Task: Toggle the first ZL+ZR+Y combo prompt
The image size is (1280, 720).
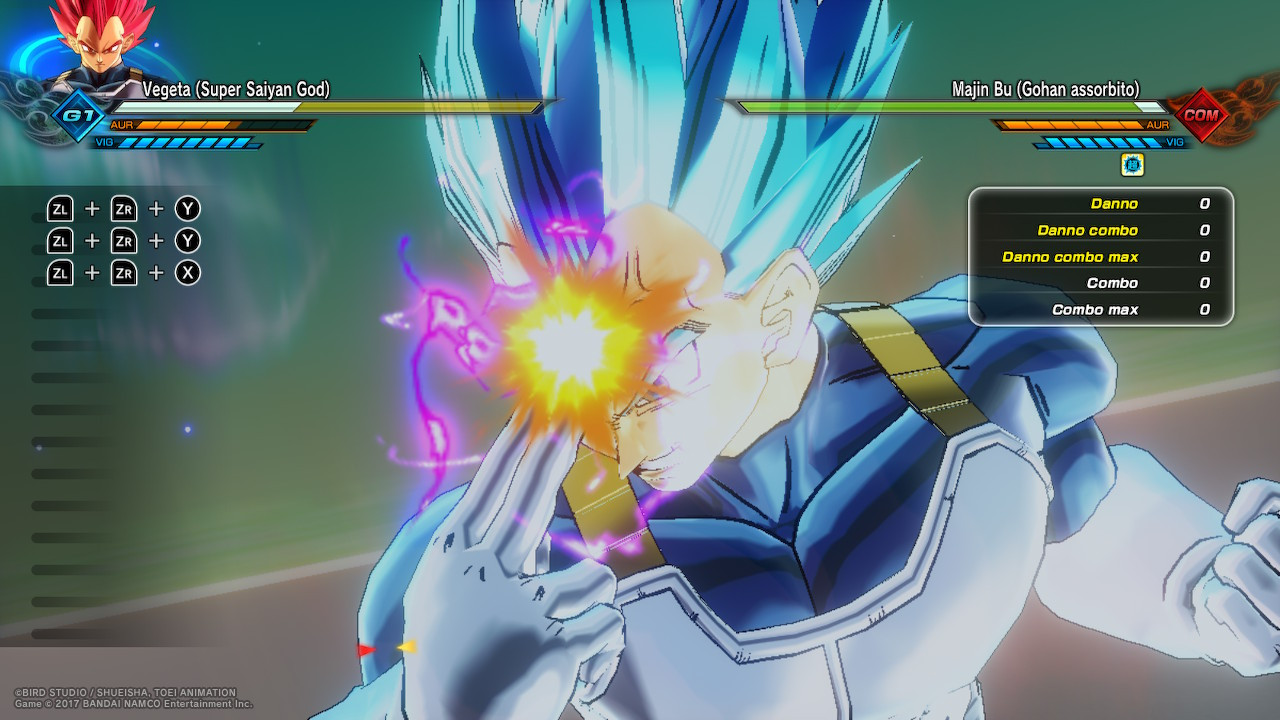Action: (x=122, y=208)
